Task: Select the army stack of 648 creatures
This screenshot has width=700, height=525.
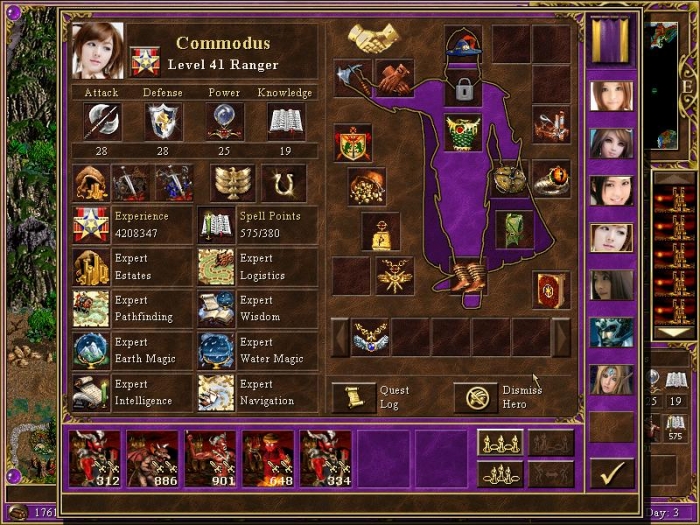Action: [269, 459]
